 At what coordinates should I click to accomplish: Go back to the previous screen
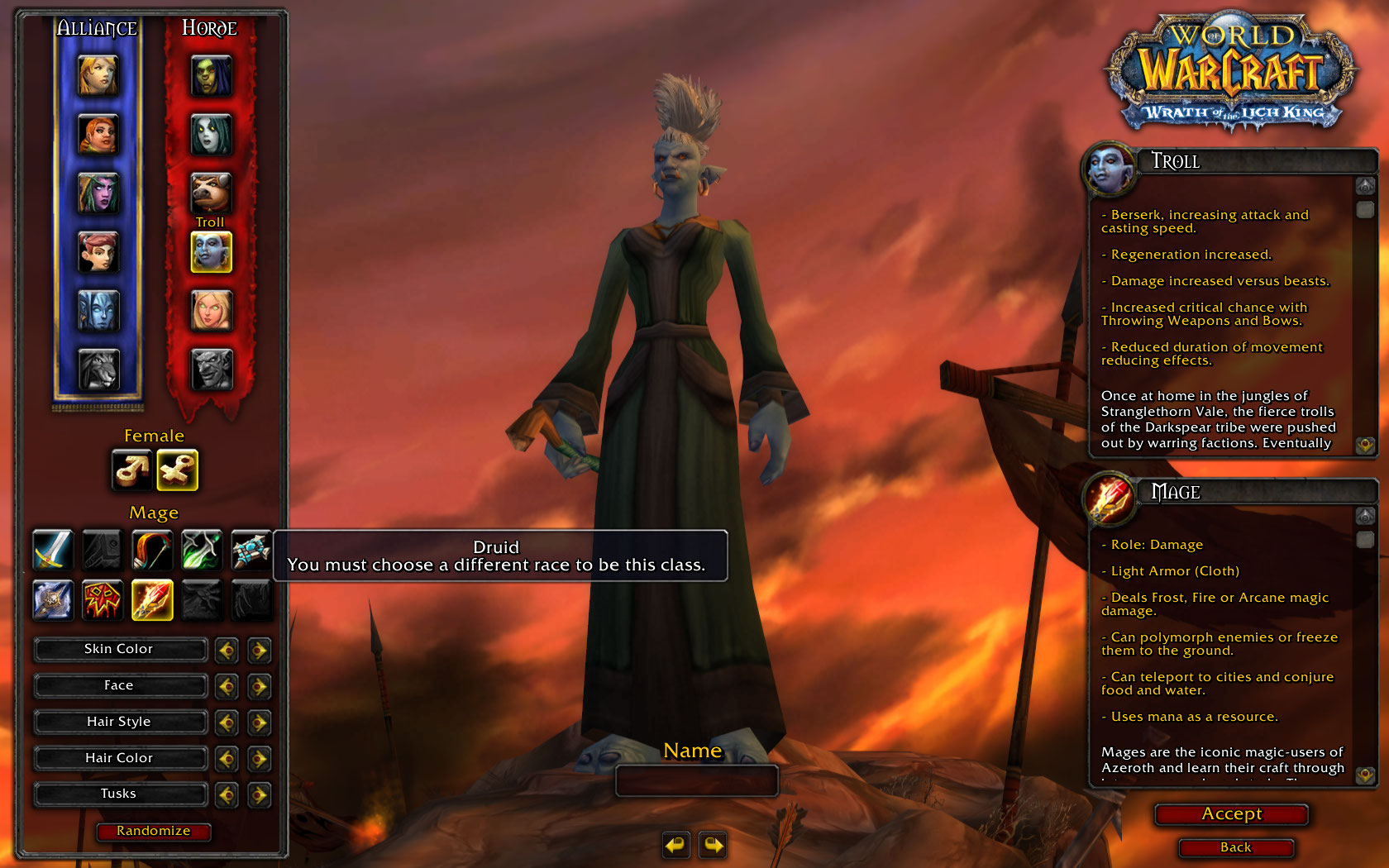click(x=1235, y=847)
